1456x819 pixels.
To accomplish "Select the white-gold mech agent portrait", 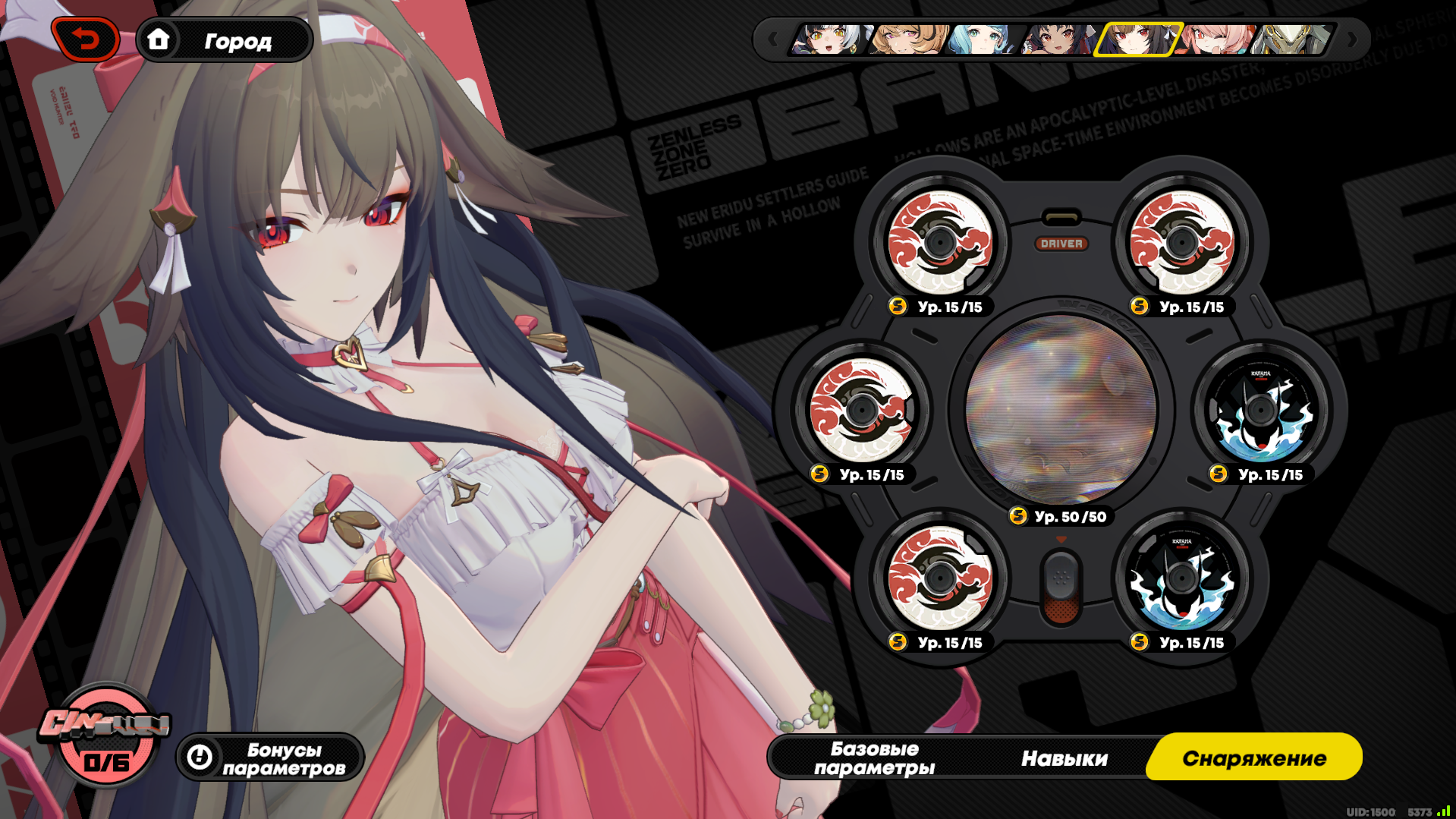I will tap(1291, 39).
